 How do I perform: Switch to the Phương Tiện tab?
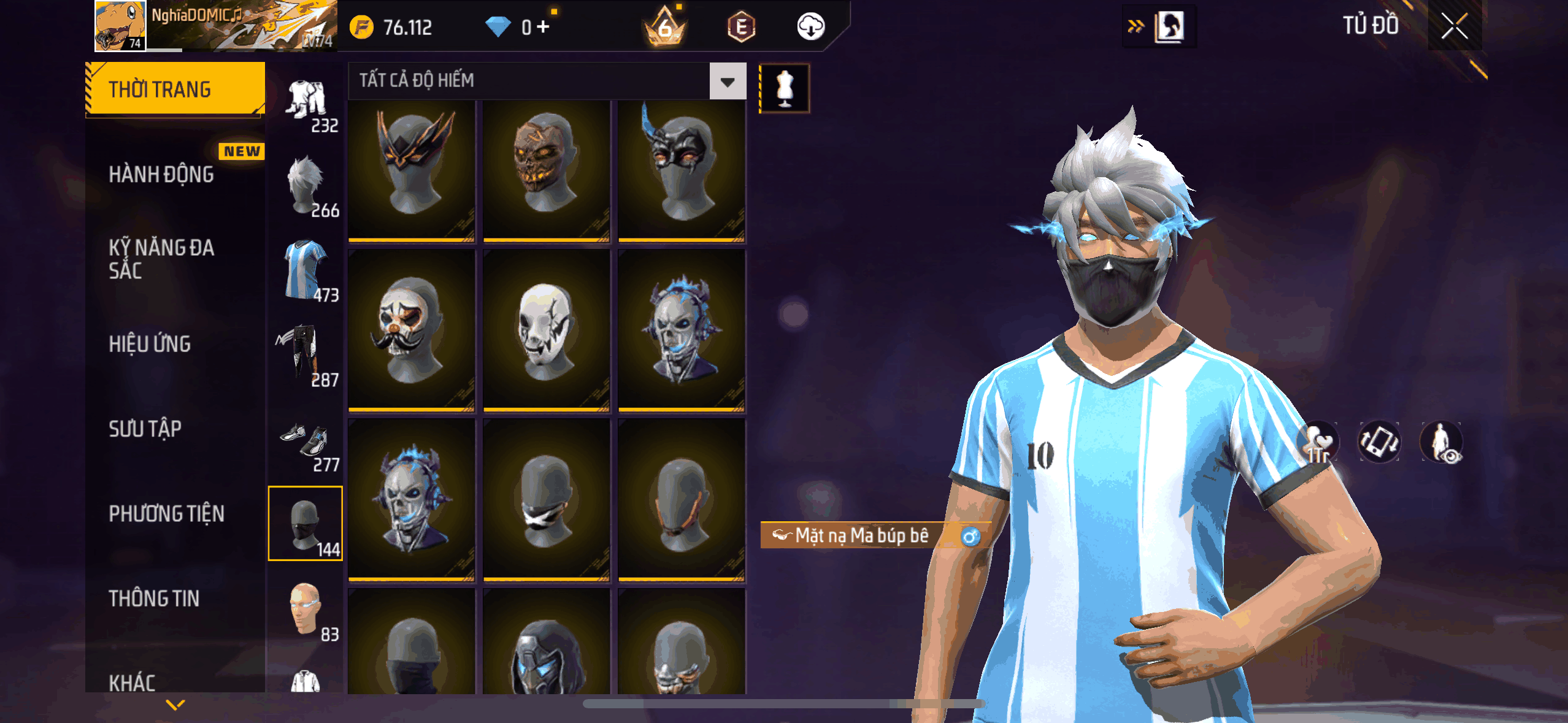coord(167,513)
